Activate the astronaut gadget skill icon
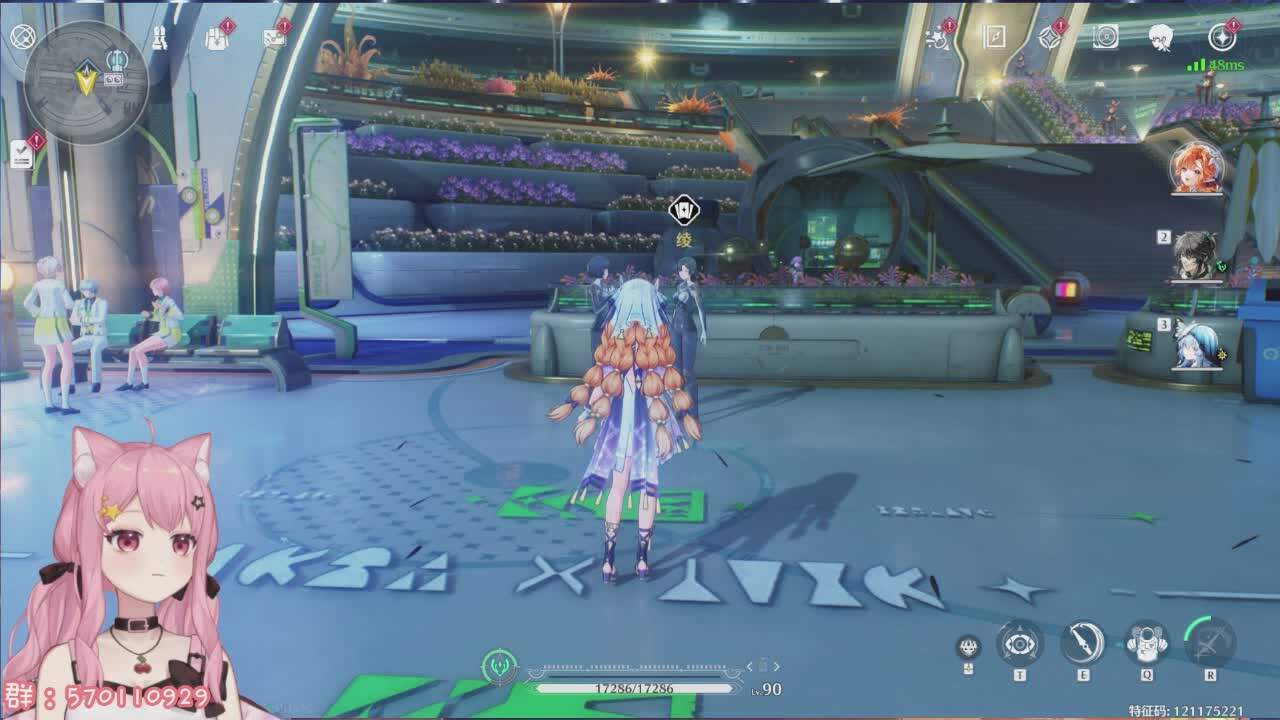Screen dimensions: 1280x720 click(x=1147, y=643)
